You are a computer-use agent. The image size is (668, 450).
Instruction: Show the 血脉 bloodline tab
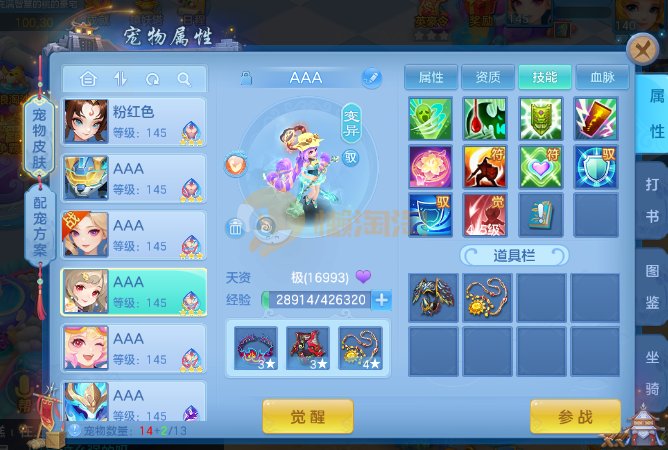tap(602, 77)
